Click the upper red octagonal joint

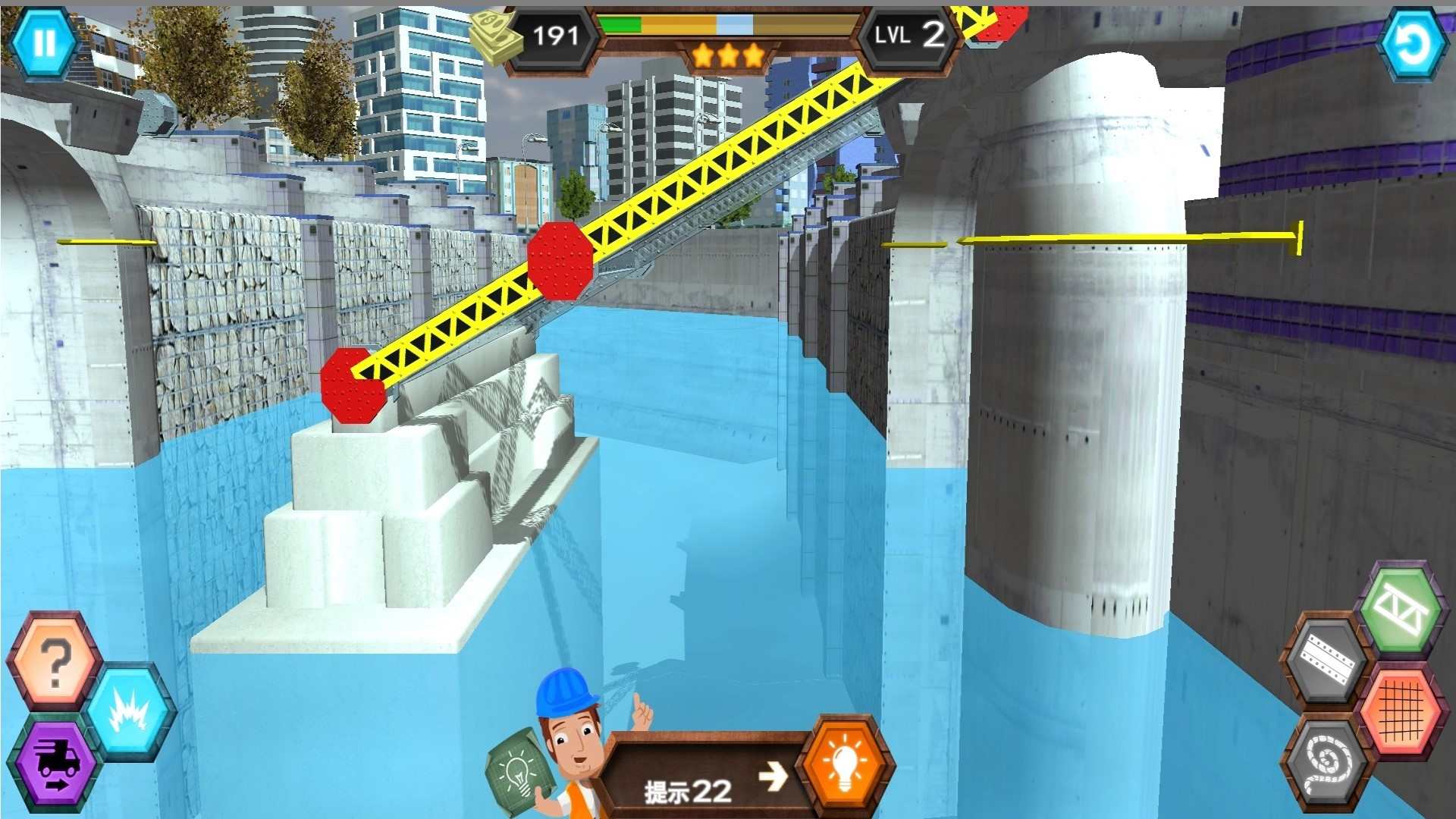coord(561,262)
